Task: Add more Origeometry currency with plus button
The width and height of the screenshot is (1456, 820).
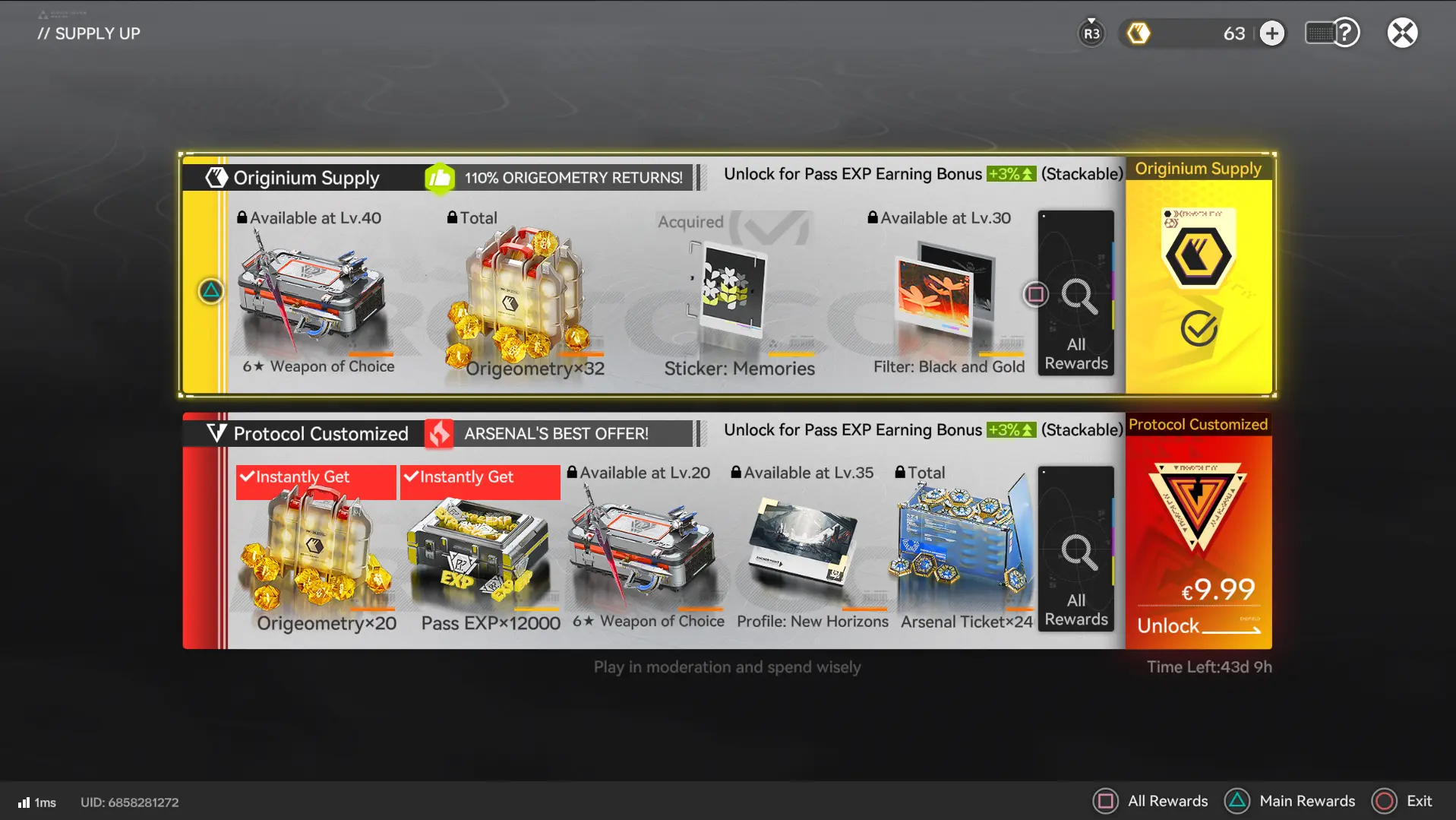Action: [1272, 33]
